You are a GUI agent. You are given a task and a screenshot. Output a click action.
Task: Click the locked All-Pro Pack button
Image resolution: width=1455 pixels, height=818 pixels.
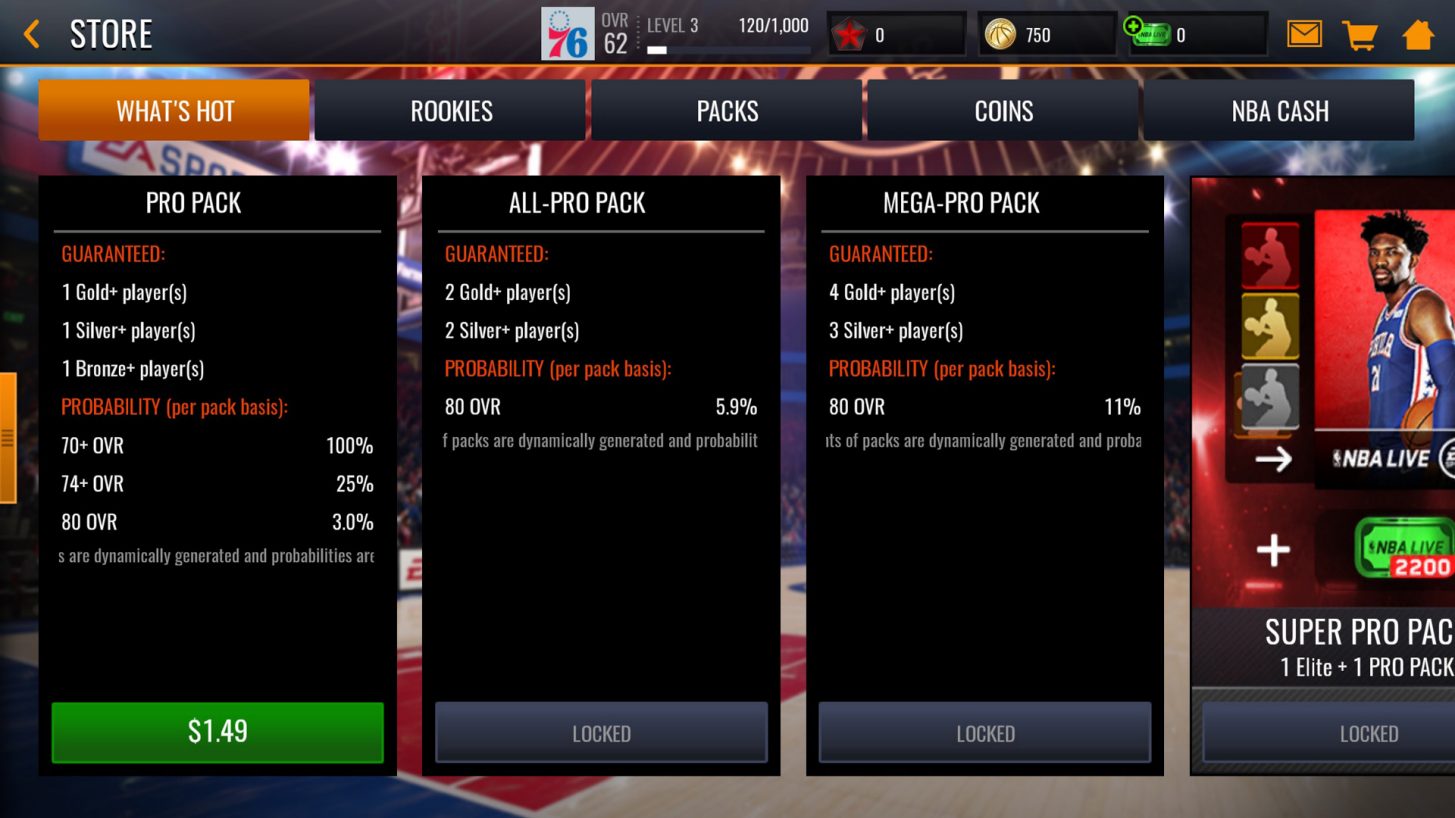coord(601,733)
